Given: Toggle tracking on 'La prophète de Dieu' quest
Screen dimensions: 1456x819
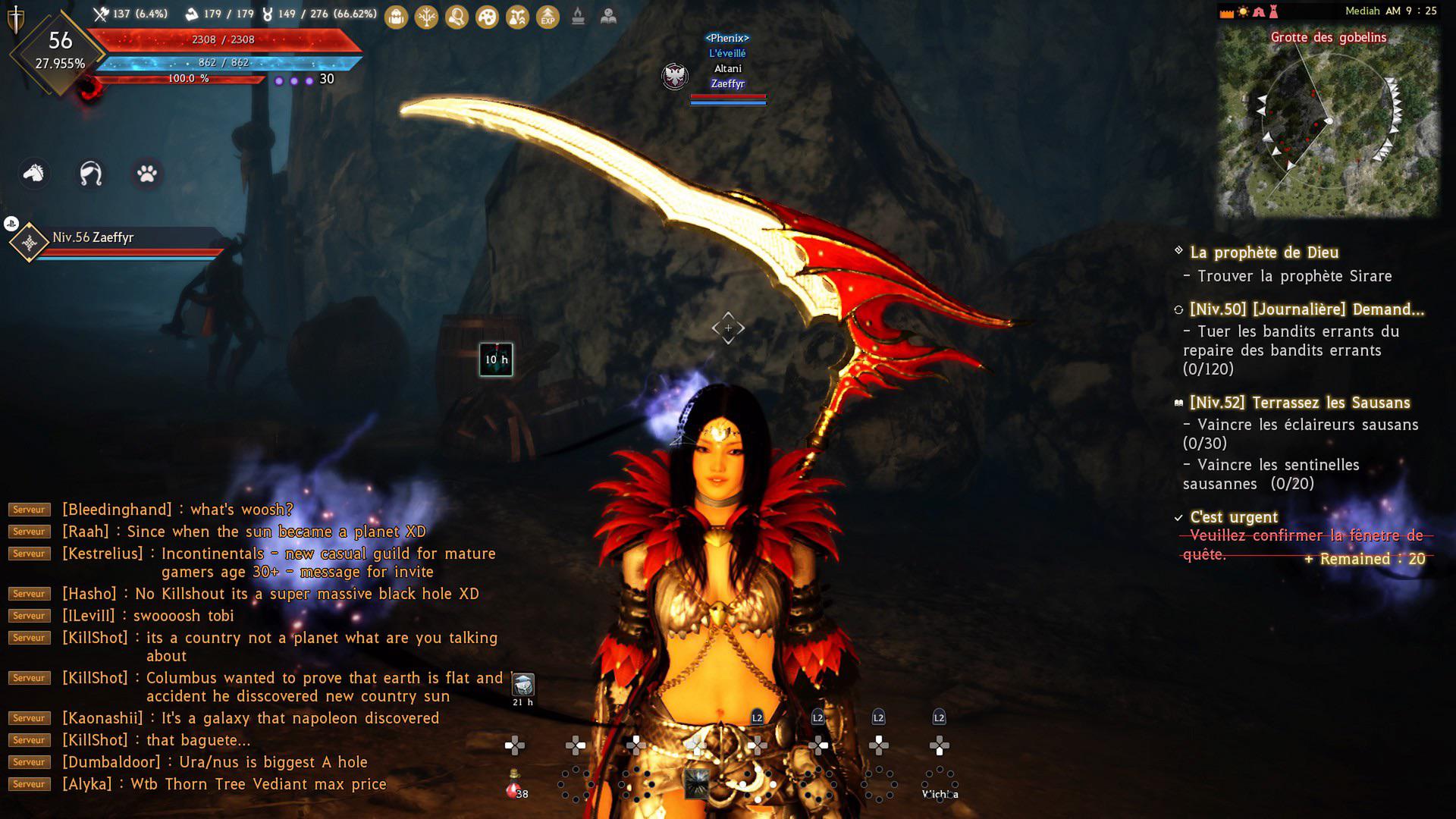Looking at the screenshot, I should [1177, 251].
